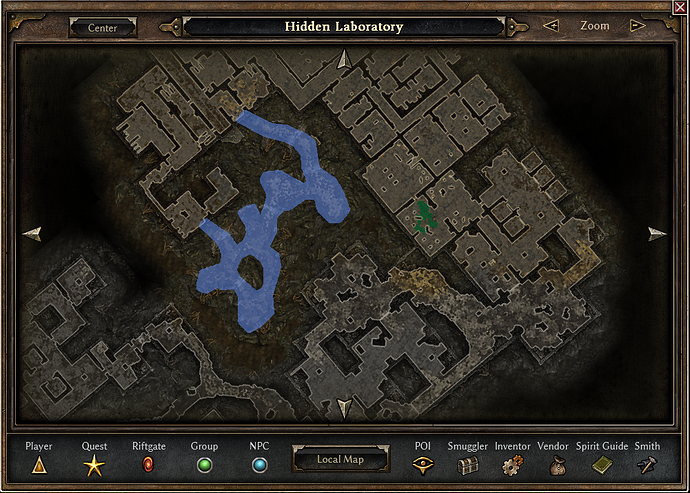Viewport: 690px width, 493px height.
Task: Toggle the Group green orb legend icon
Action: pos(204,465)
